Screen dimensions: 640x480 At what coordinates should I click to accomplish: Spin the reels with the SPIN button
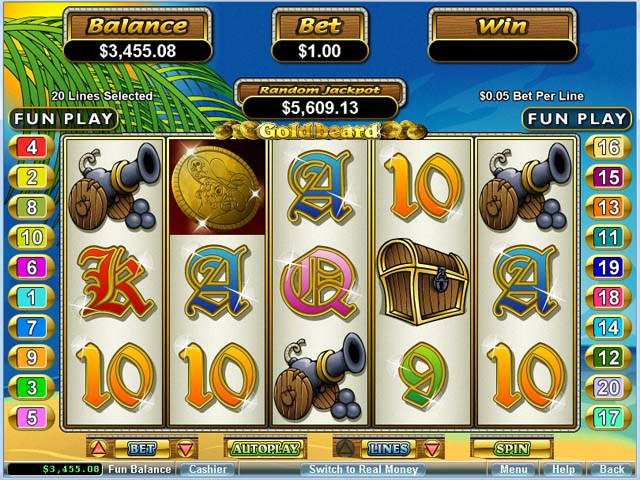click(x=511, y=449)
